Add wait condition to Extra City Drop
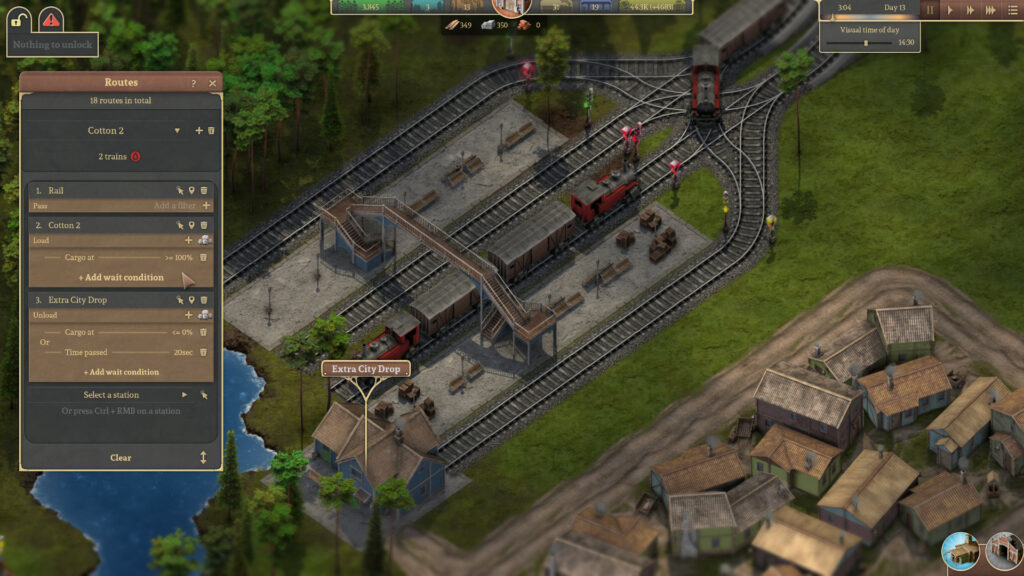This screenshot has height=576, width=1024. point(121,372)
